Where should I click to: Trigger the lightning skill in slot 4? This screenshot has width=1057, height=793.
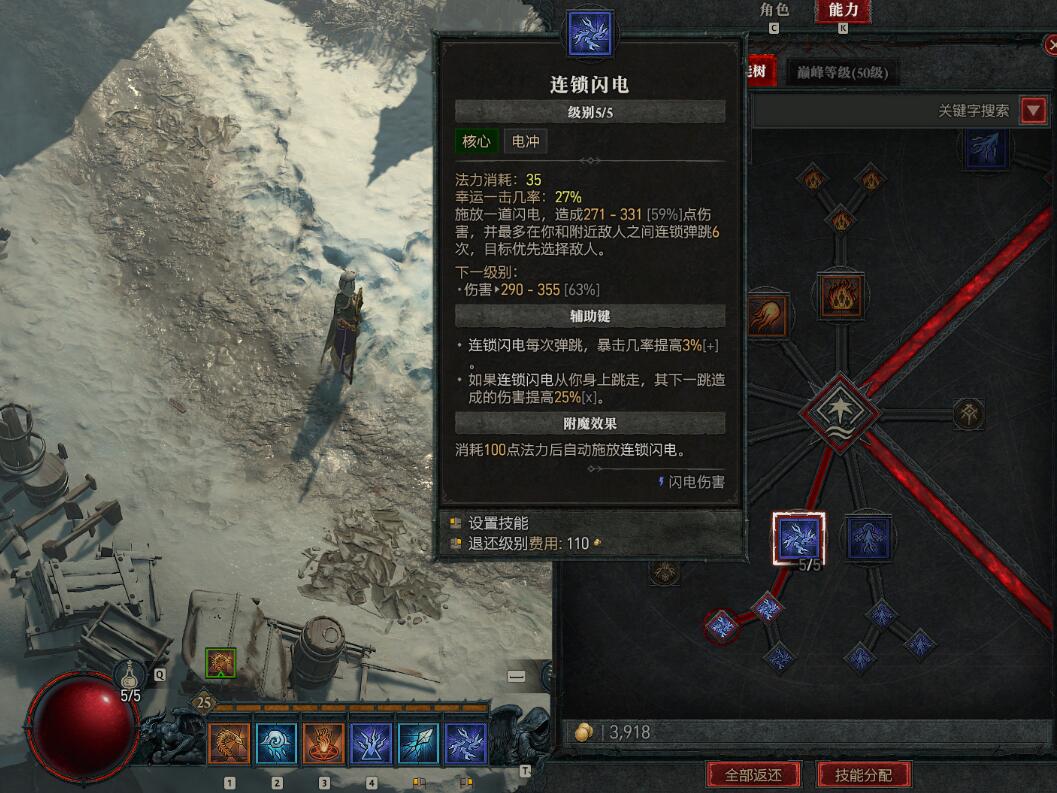[x=372, y=745]
